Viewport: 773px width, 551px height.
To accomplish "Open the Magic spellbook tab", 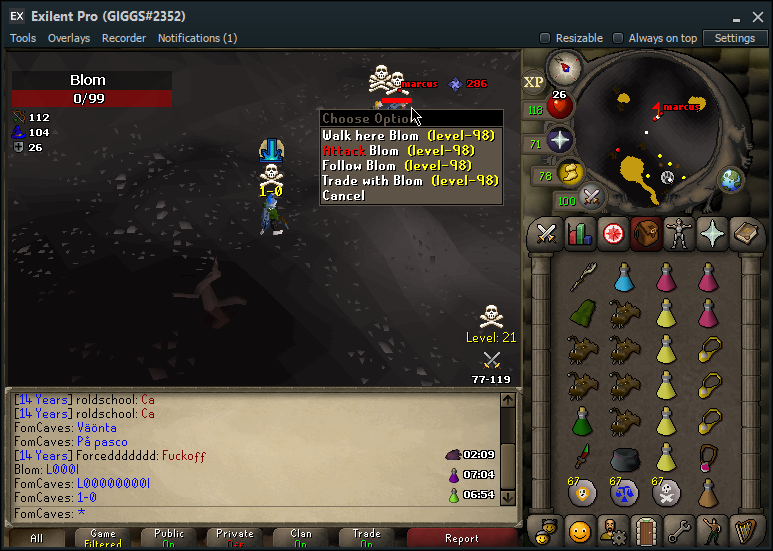I will click(x=745, y=233).
